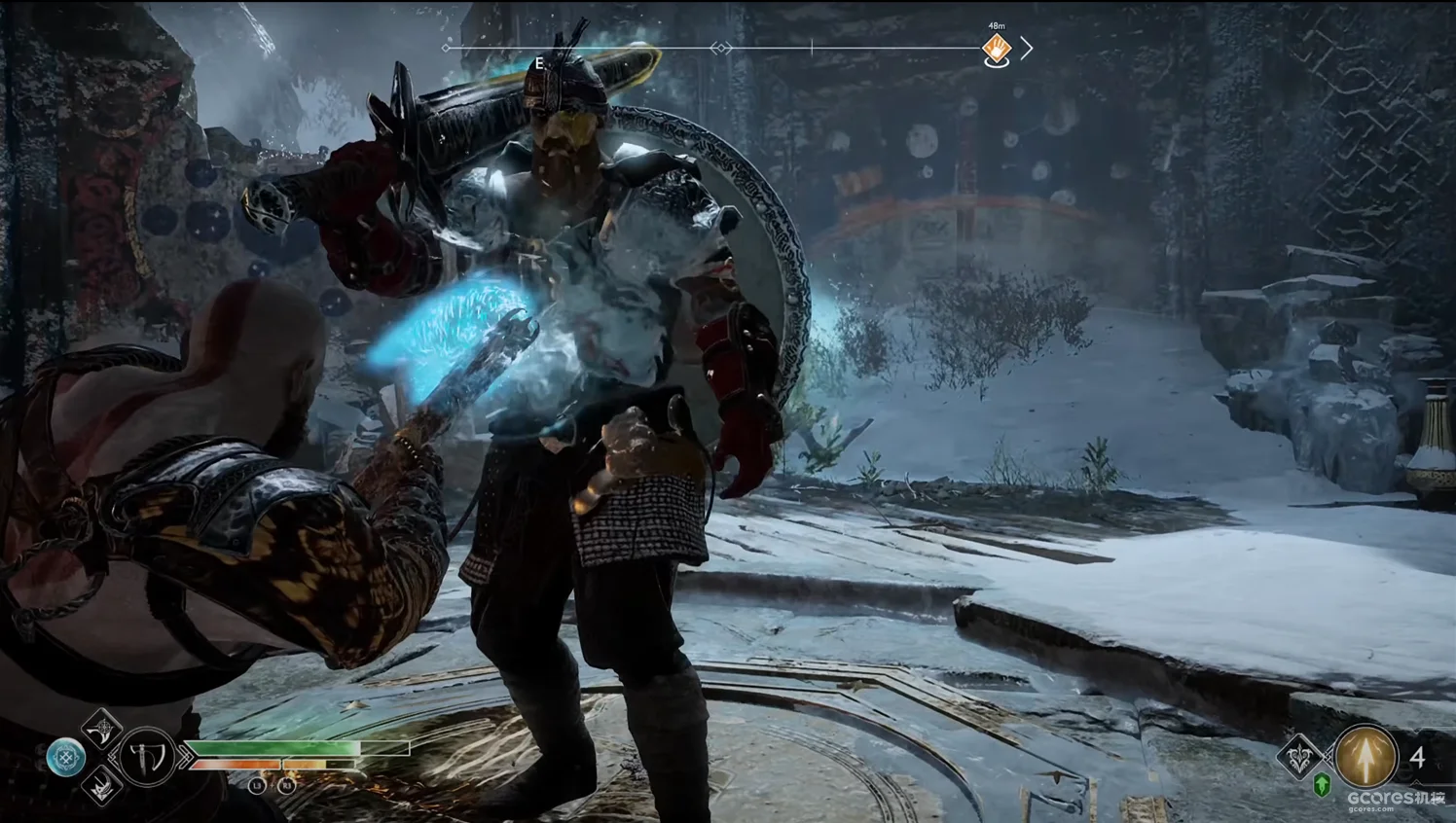Click the orange hand objective marker

(x=996, y=47)
